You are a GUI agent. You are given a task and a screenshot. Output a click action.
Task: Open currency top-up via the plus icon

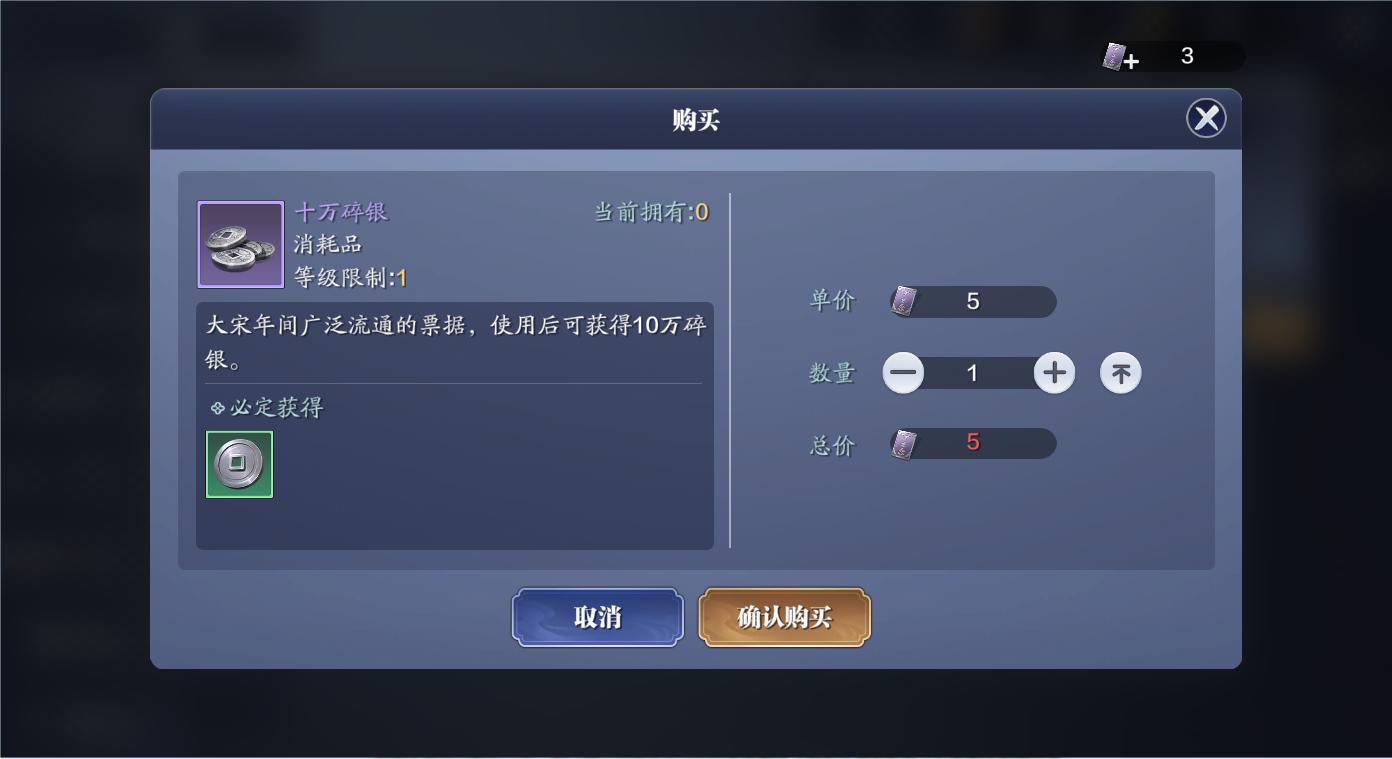(1130, 60)
